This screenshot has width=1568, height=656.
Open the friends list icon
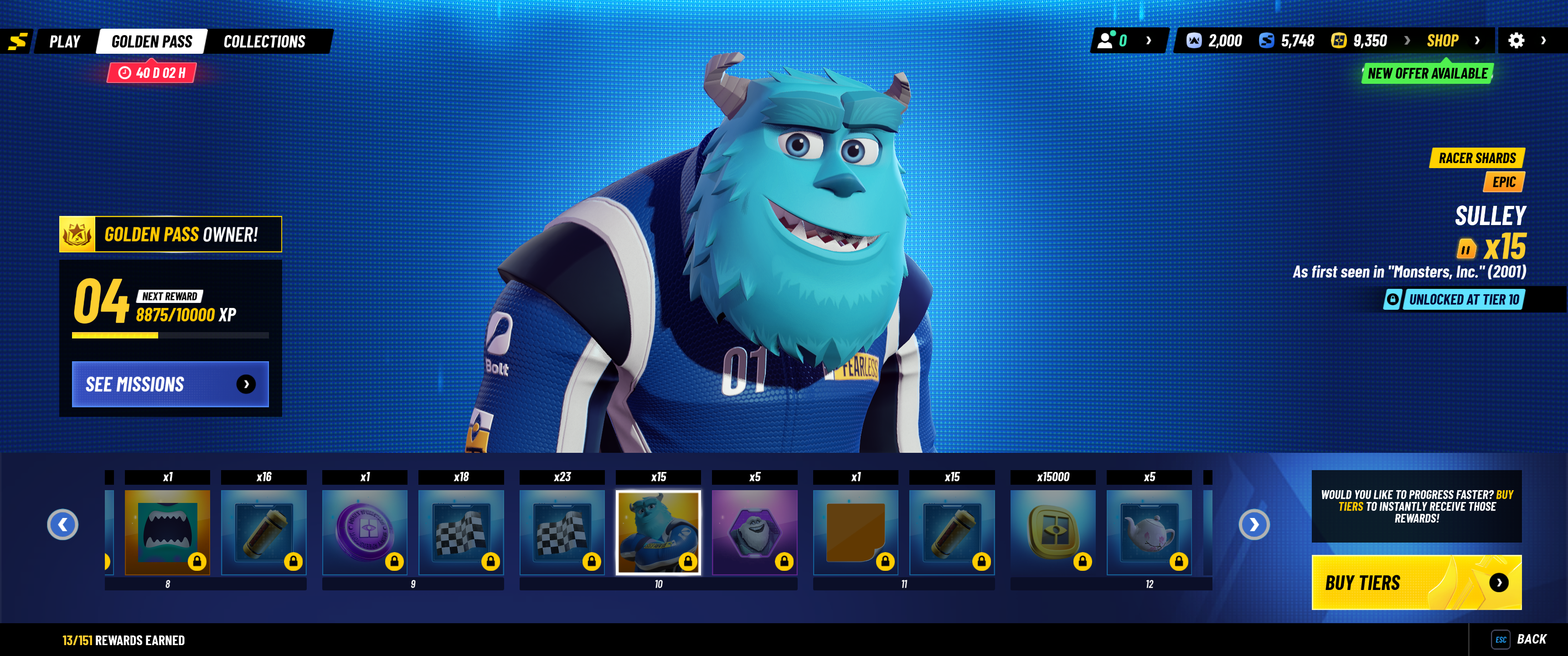[1106, 41]
